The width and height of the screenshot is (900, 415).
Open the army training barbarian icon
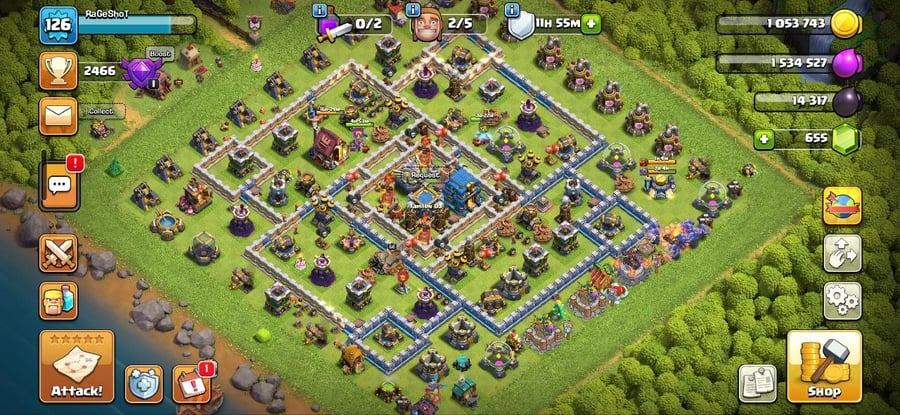[58, 299]
